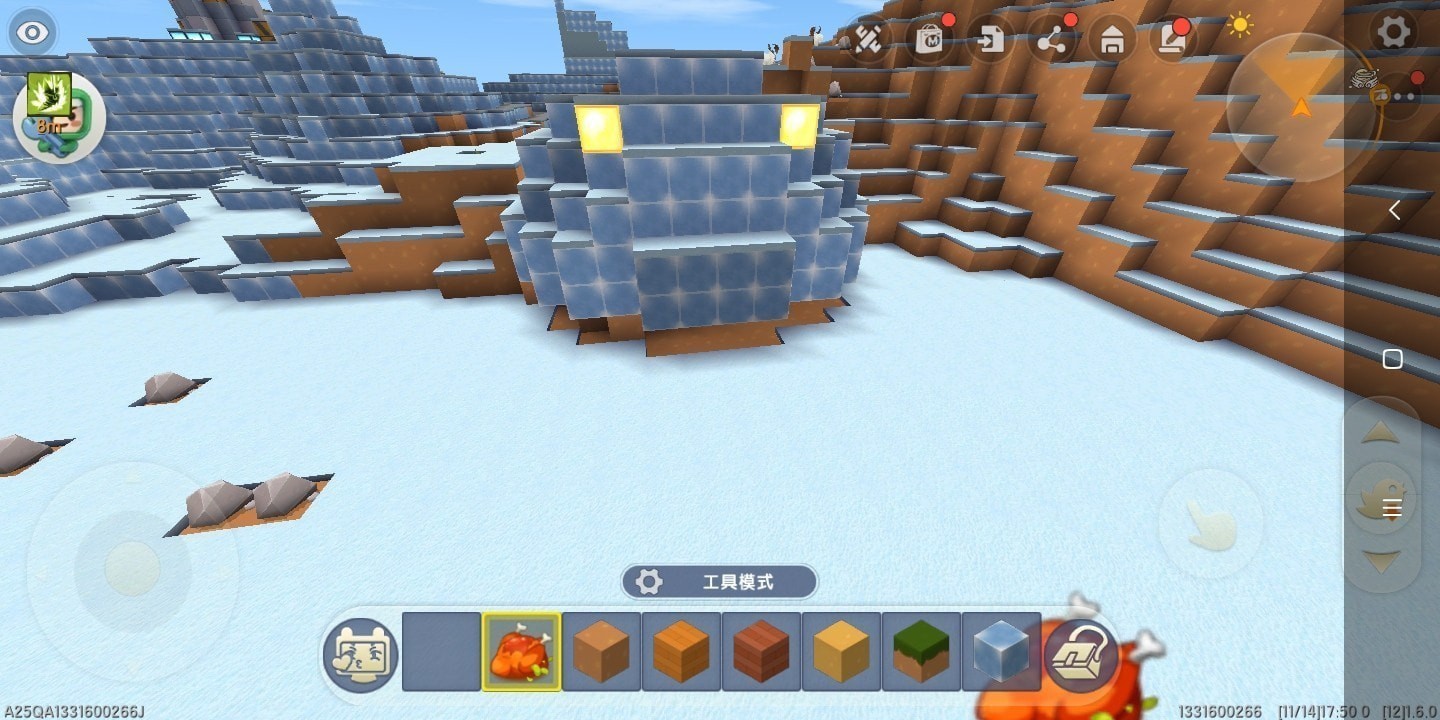Open the 工具模式 tool mode button
This screenshot has height=720, width=1440.
pyautogui.click(x=719, y=581)
